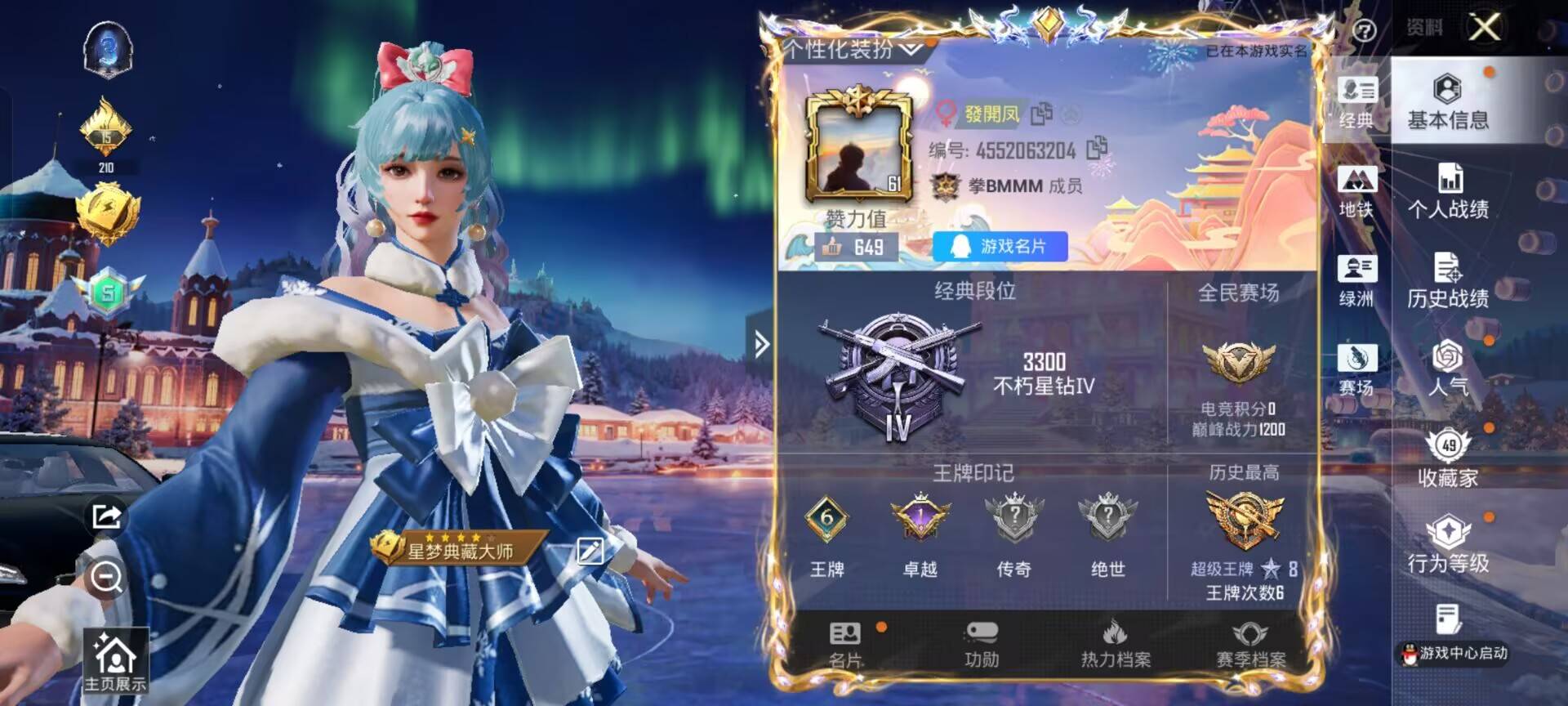Screen dimensions: 1568x706
Task: Select the 赛场 (Arena) mode icon
Action: pos(1357,368)
